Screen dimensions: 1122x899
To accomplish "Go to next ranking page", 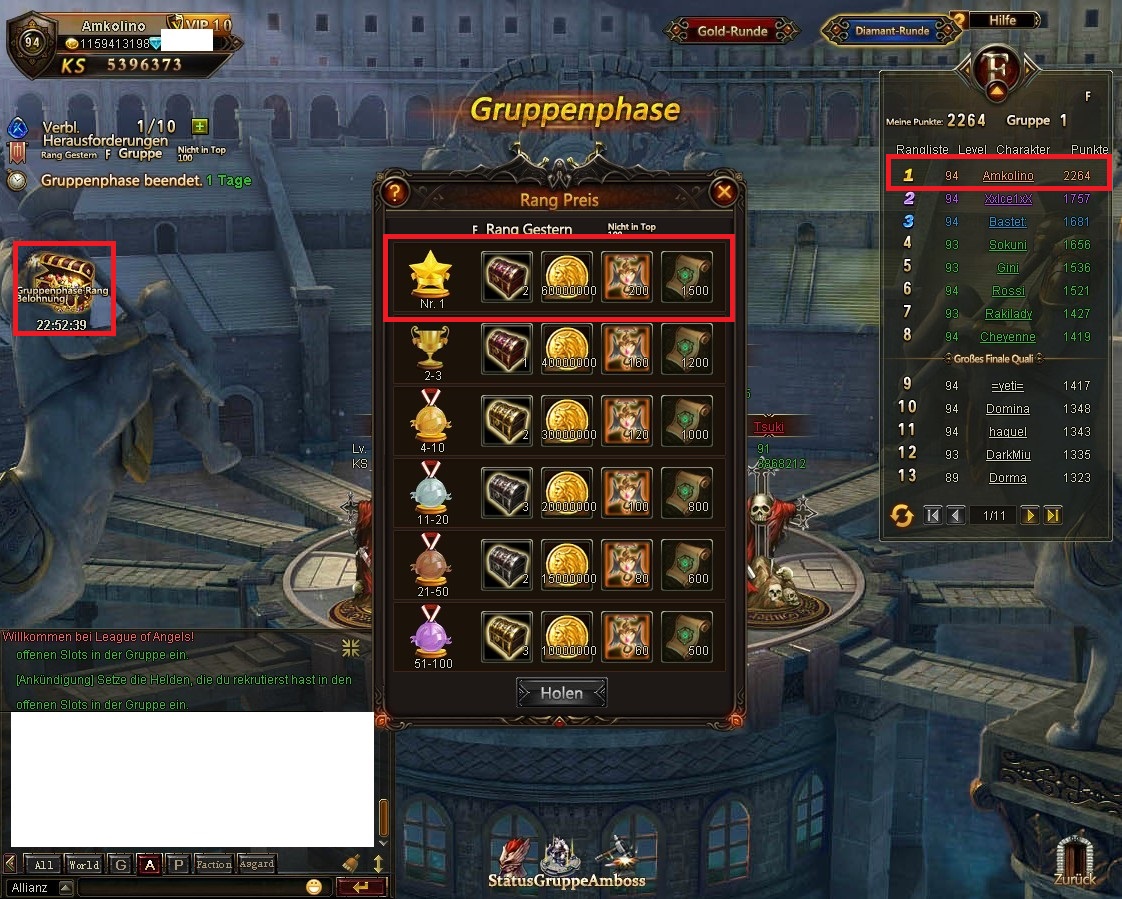I will click(1030, 515).
